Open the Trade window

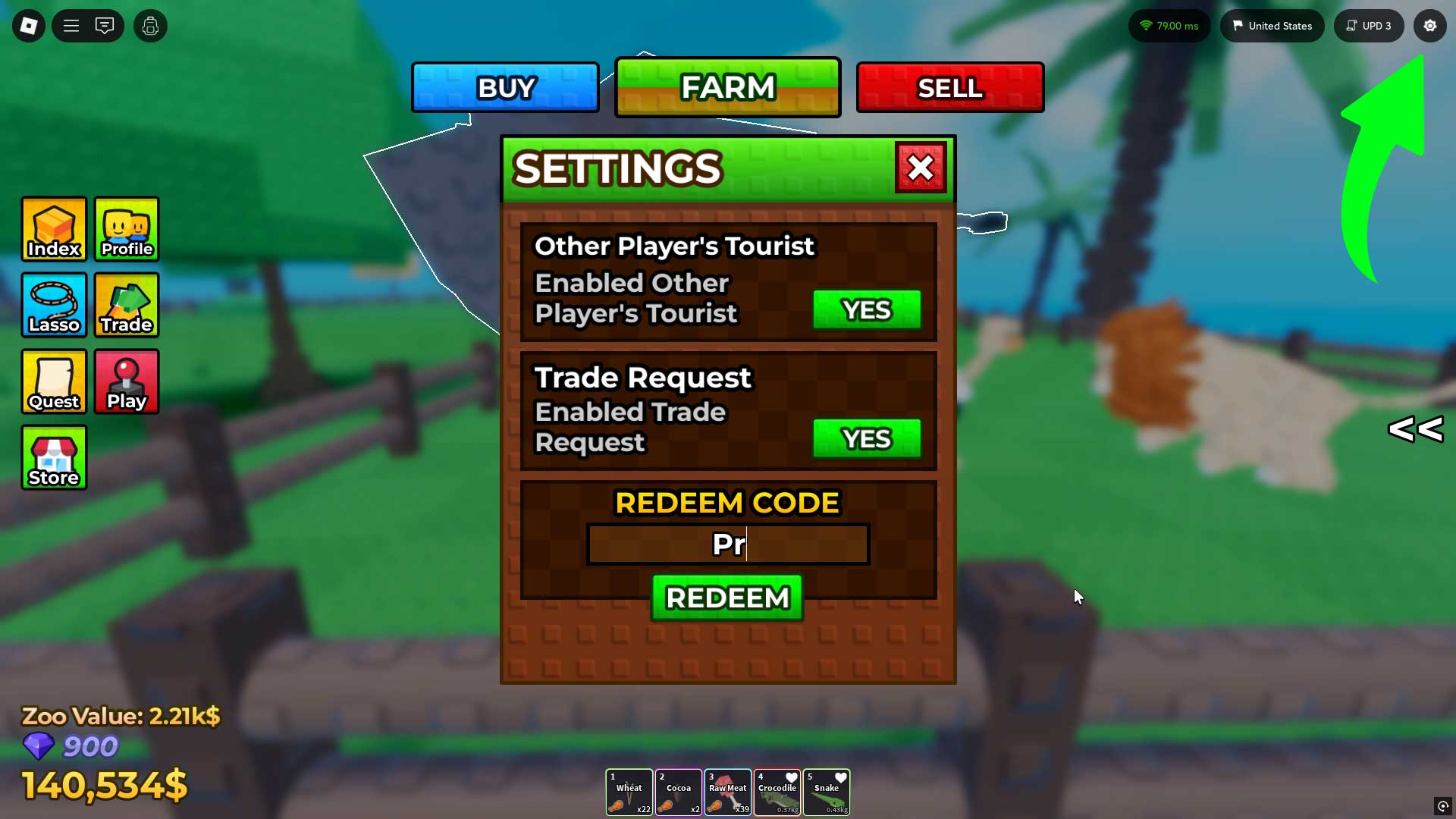tap(126, 305)
